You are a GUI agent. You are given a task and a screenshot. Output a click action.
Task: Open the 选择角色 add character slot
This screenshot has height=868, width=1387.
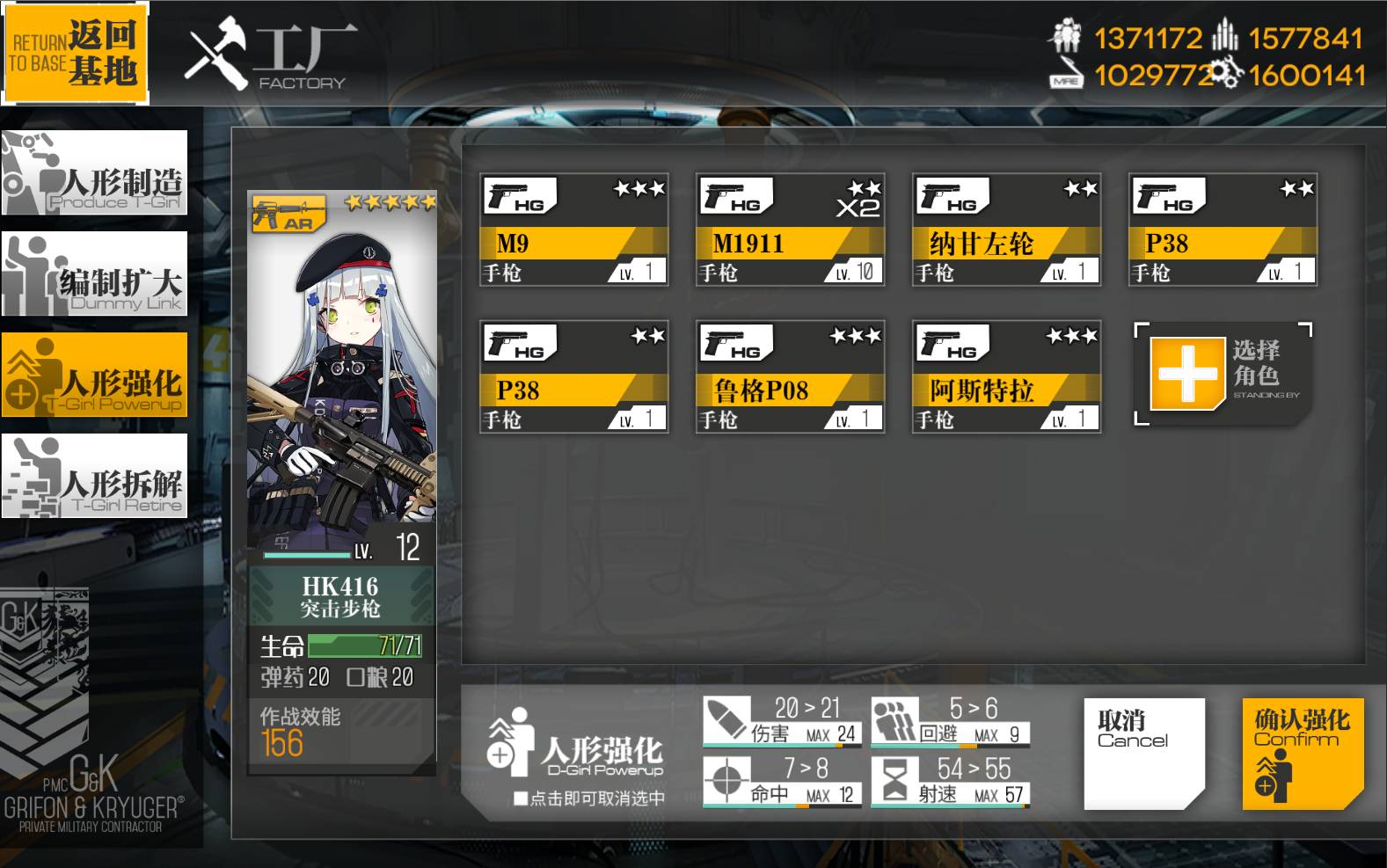pyautogui.click(x=1223, y=378)
